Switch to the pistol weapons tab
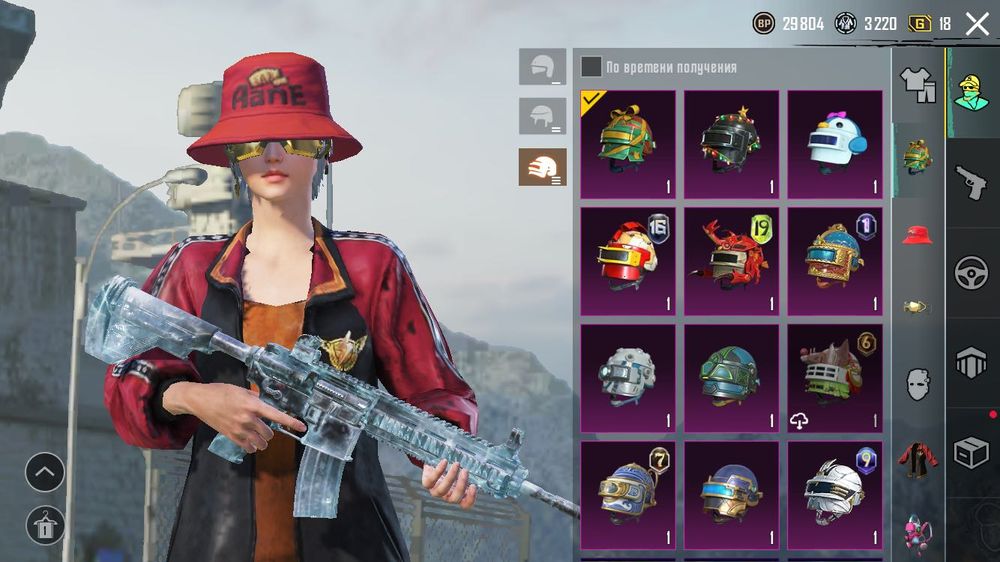Screen dimensions: 1000x562 pos(971,183)
